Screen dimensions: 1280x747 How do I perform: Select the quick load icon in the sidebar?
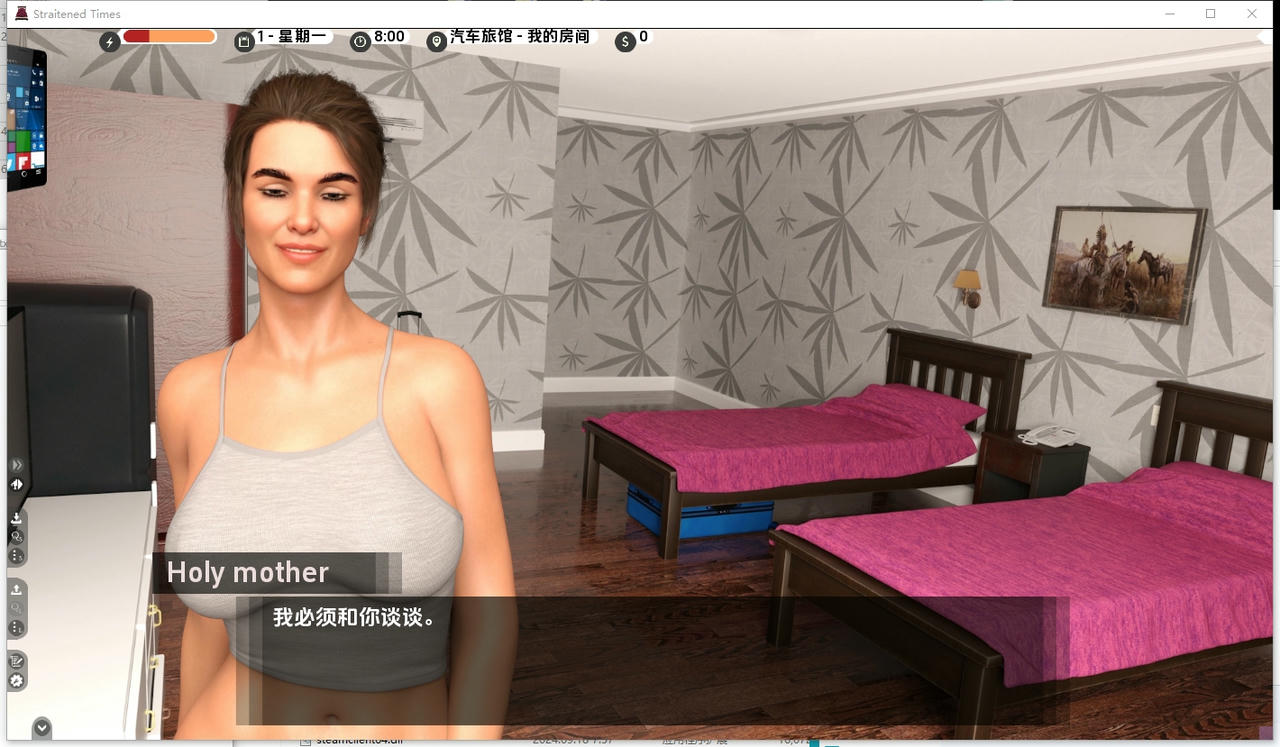click(x=16, y=608)
